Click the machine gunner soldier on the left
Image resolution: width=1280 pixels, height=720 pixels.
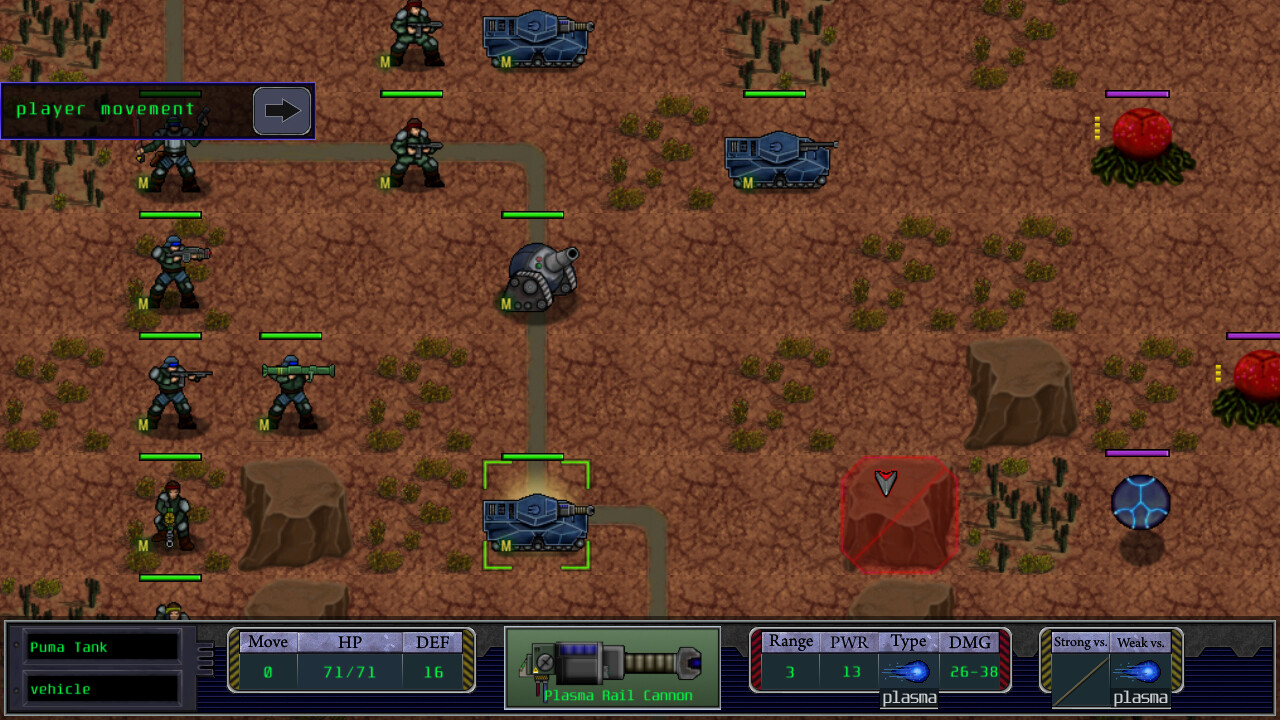click(x=172, y=270)
